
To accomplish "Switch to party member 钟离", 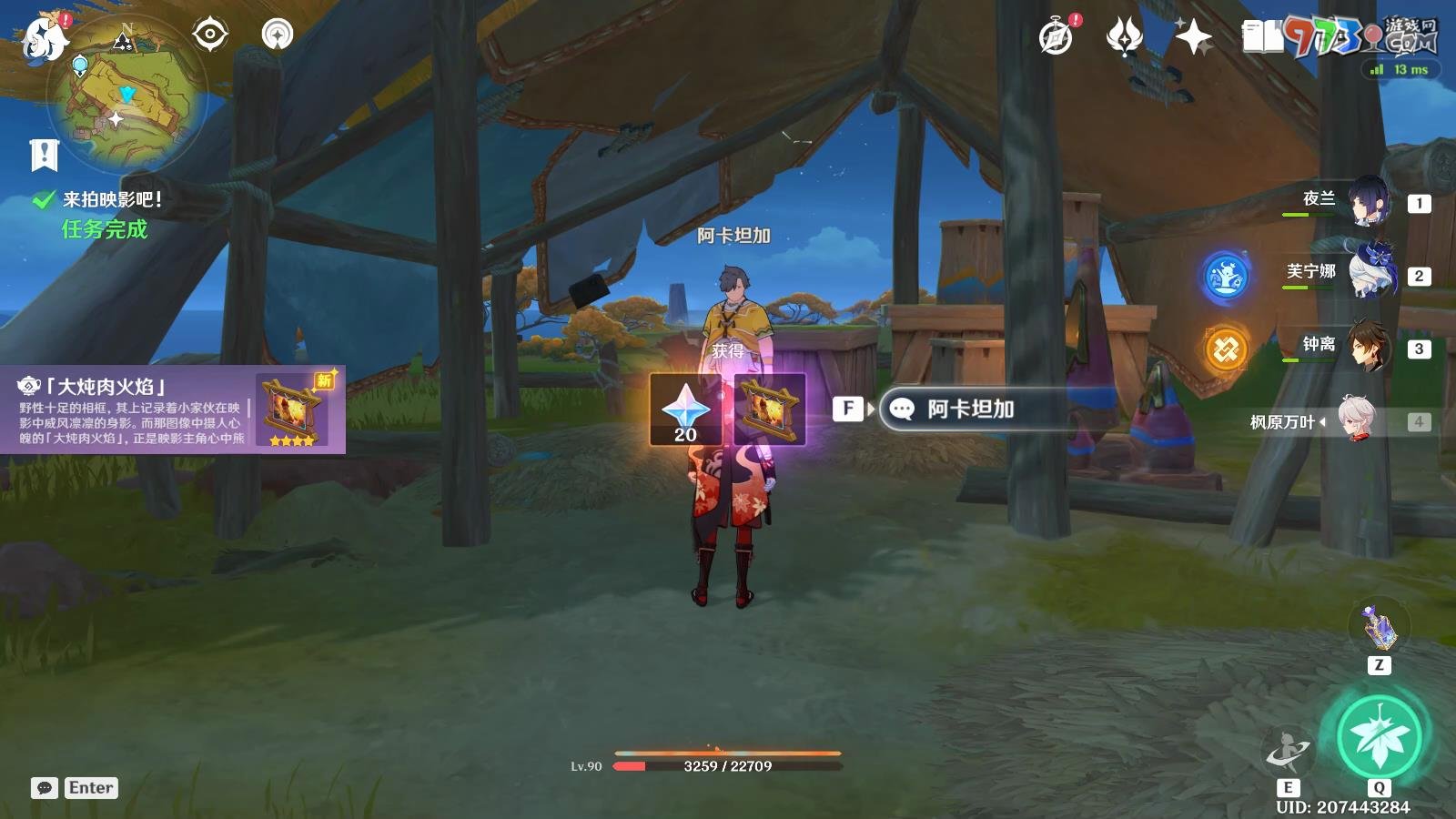I will (x=1367, y=346).
